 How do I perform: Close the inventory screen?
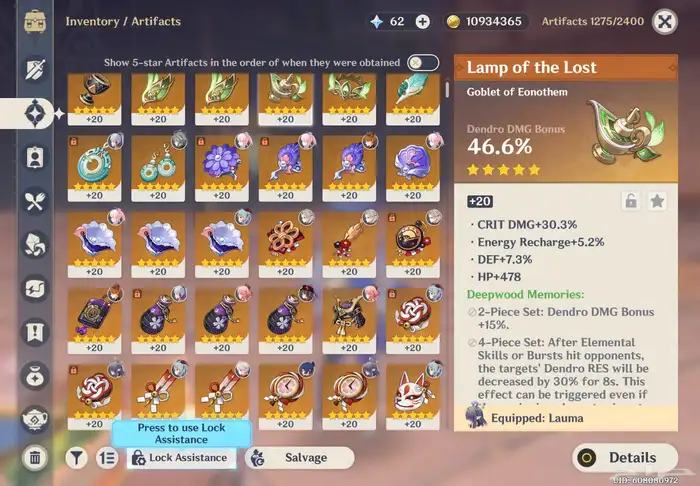(x=664, y=21)
